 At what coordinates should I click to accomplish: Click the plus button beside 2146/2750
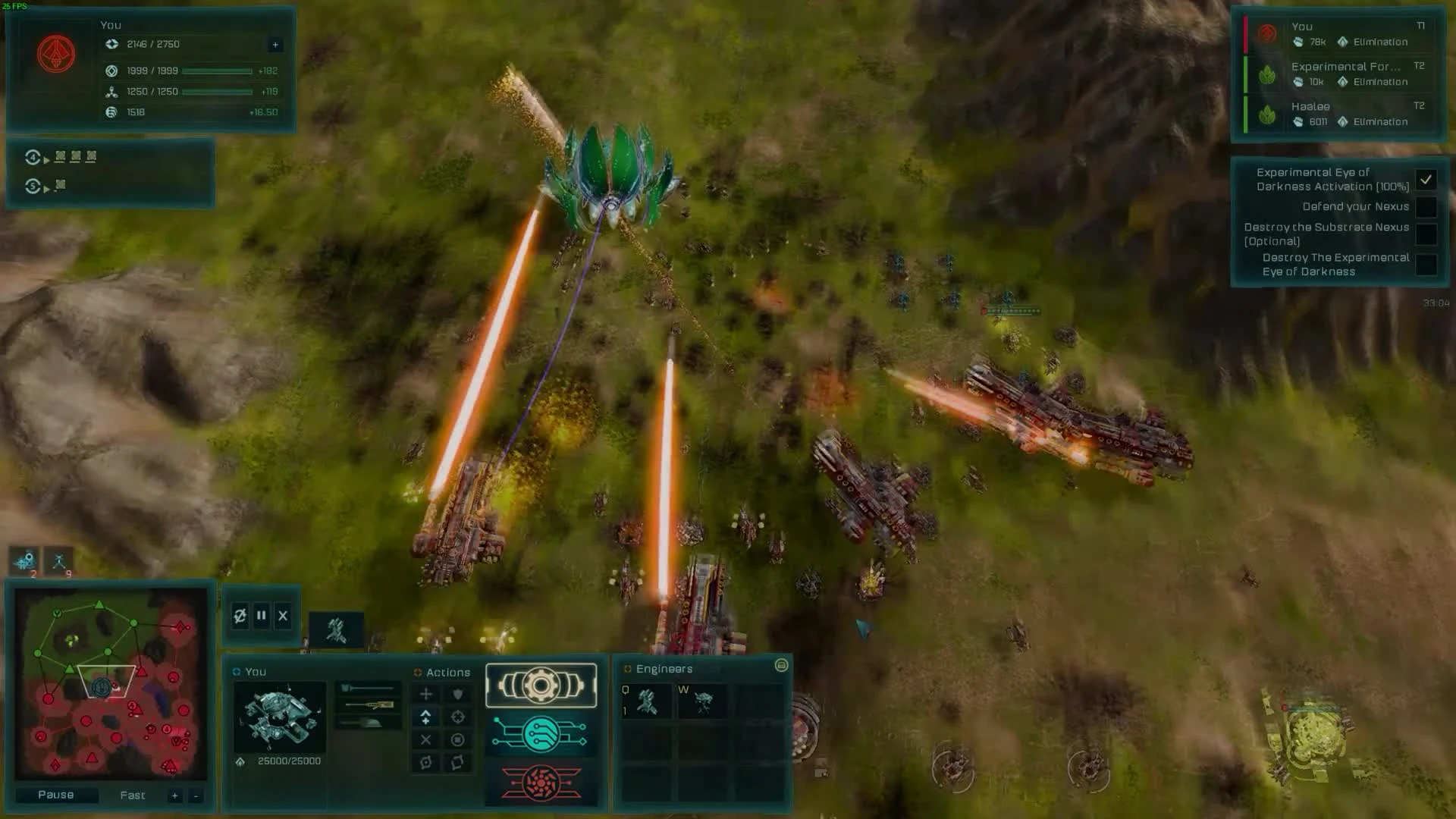pyautogui.click(x=274, y=44)
